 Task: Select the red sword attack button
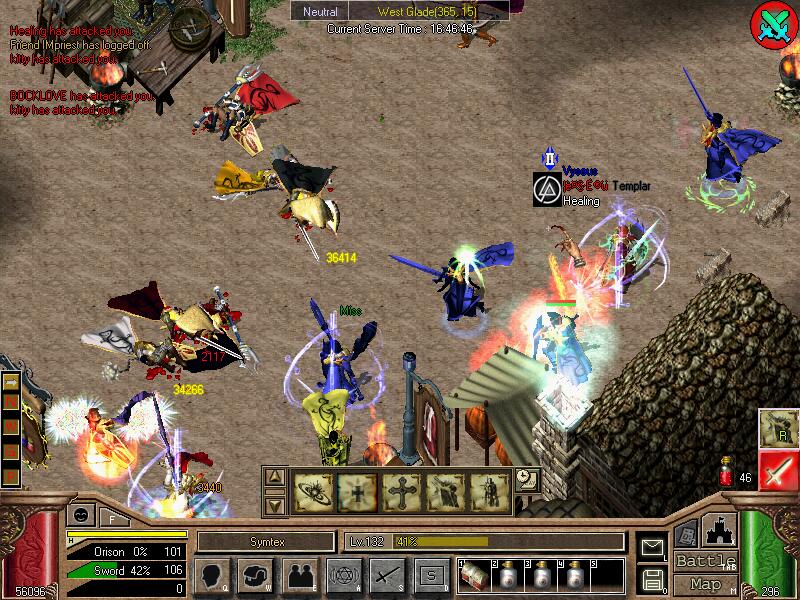[x=776, y=469]
